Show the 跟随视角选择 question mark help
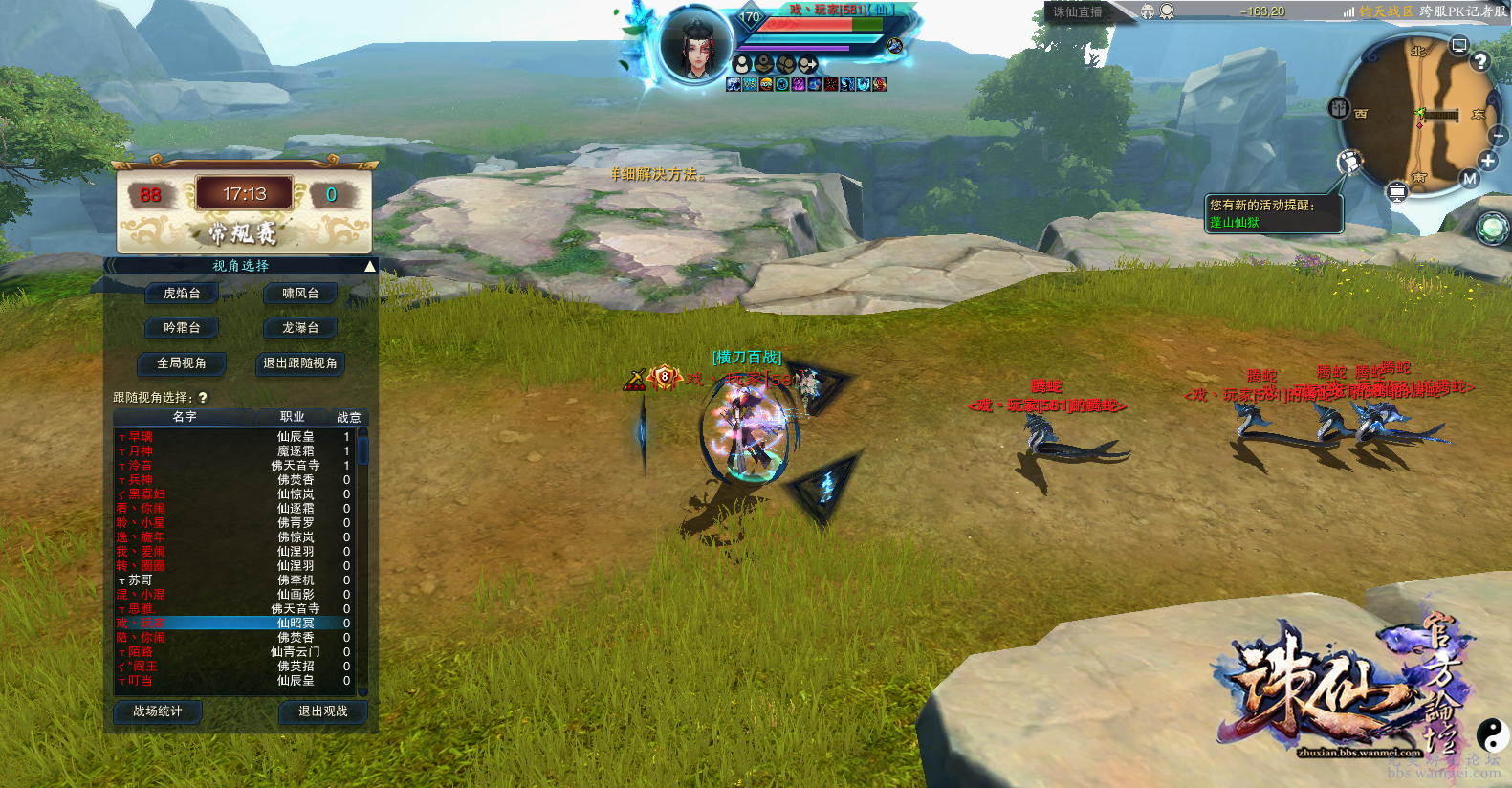 pos(203,398)
